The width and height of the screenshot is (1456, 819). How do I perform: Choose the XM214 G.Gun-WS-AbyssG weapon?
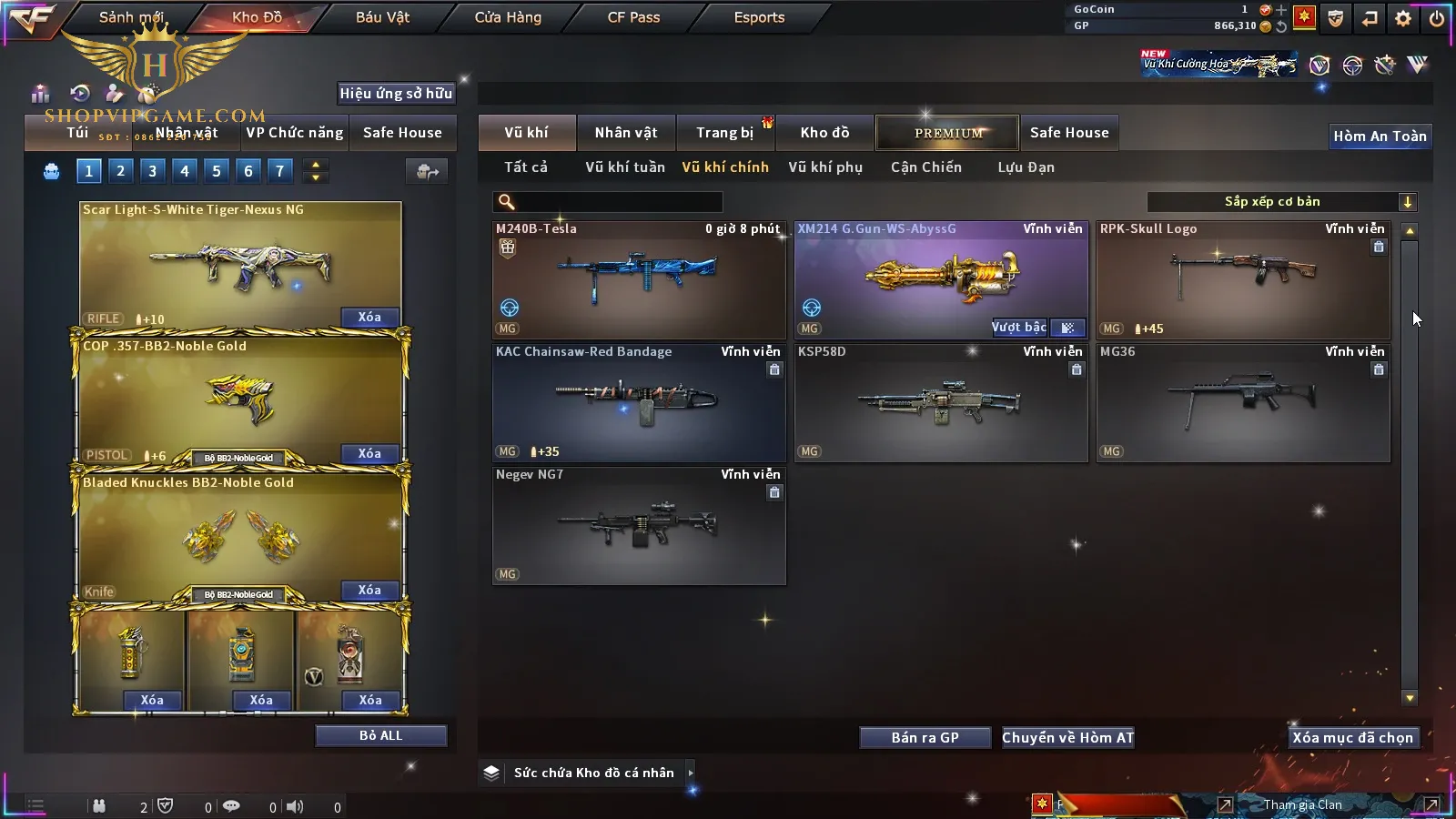941,280
